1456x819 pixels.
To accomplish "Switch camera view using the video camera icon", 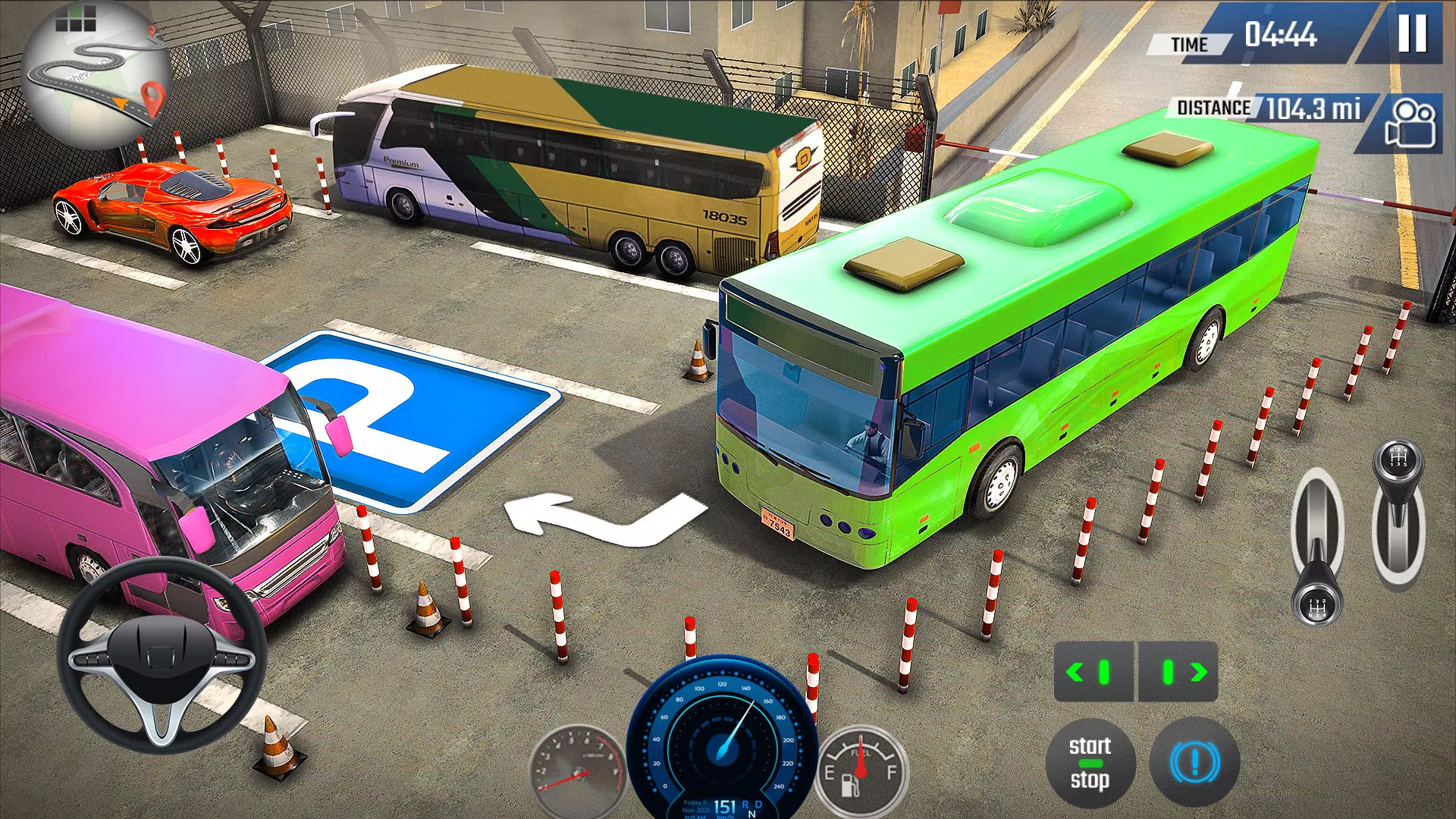I will (1409, 123).
